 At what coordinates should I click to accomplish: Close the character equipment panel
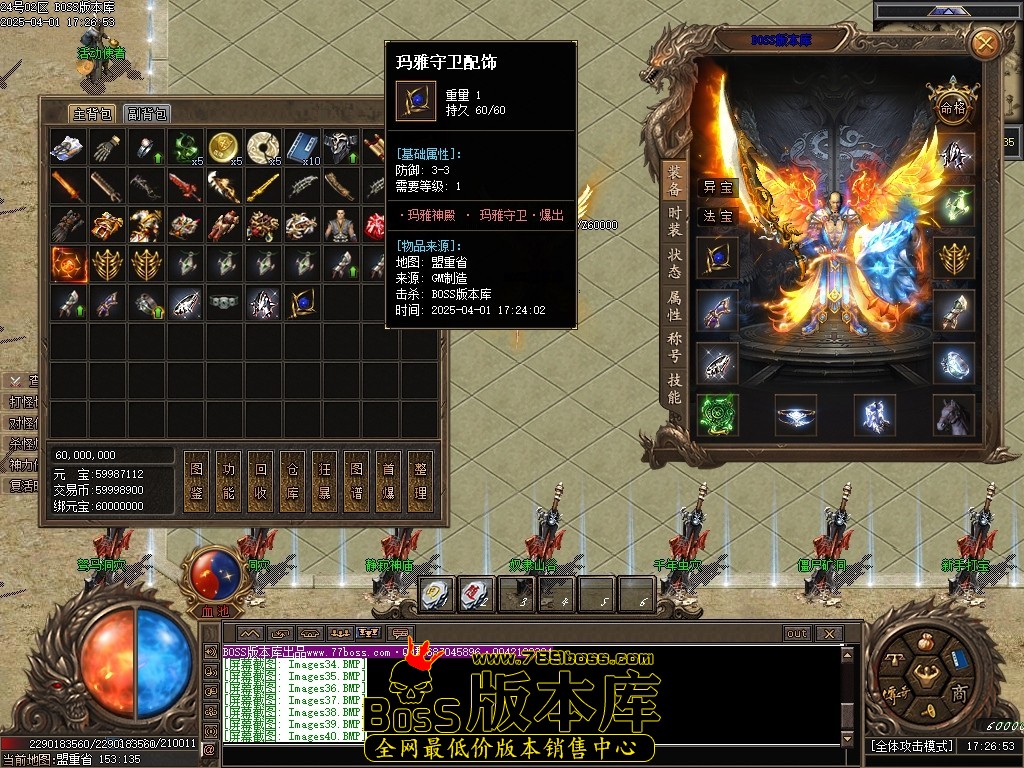point(985,43)
